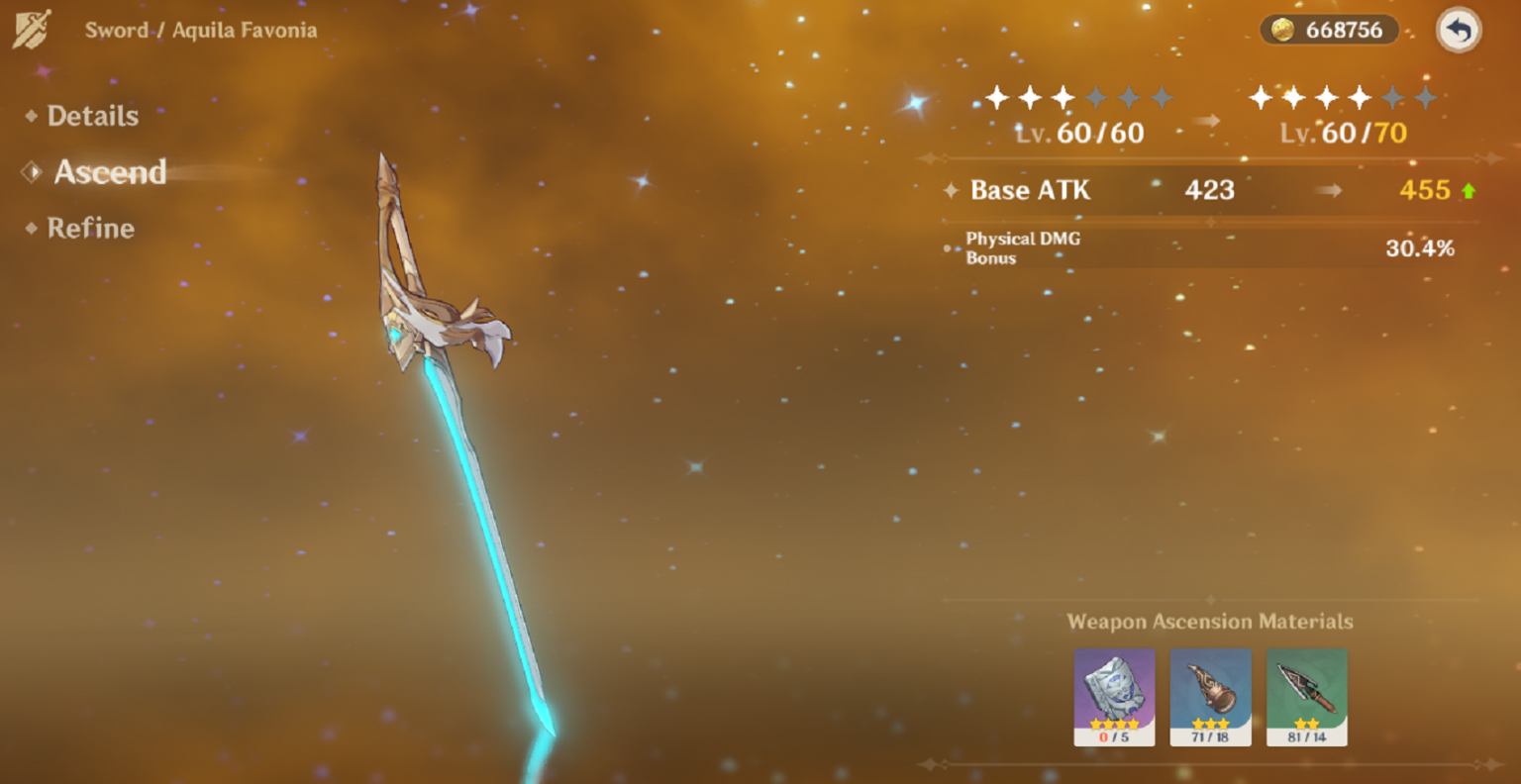The image size is (1521, 784).
Task: Select the purple four-star ascension material
Action: [x=1114, y=696]
